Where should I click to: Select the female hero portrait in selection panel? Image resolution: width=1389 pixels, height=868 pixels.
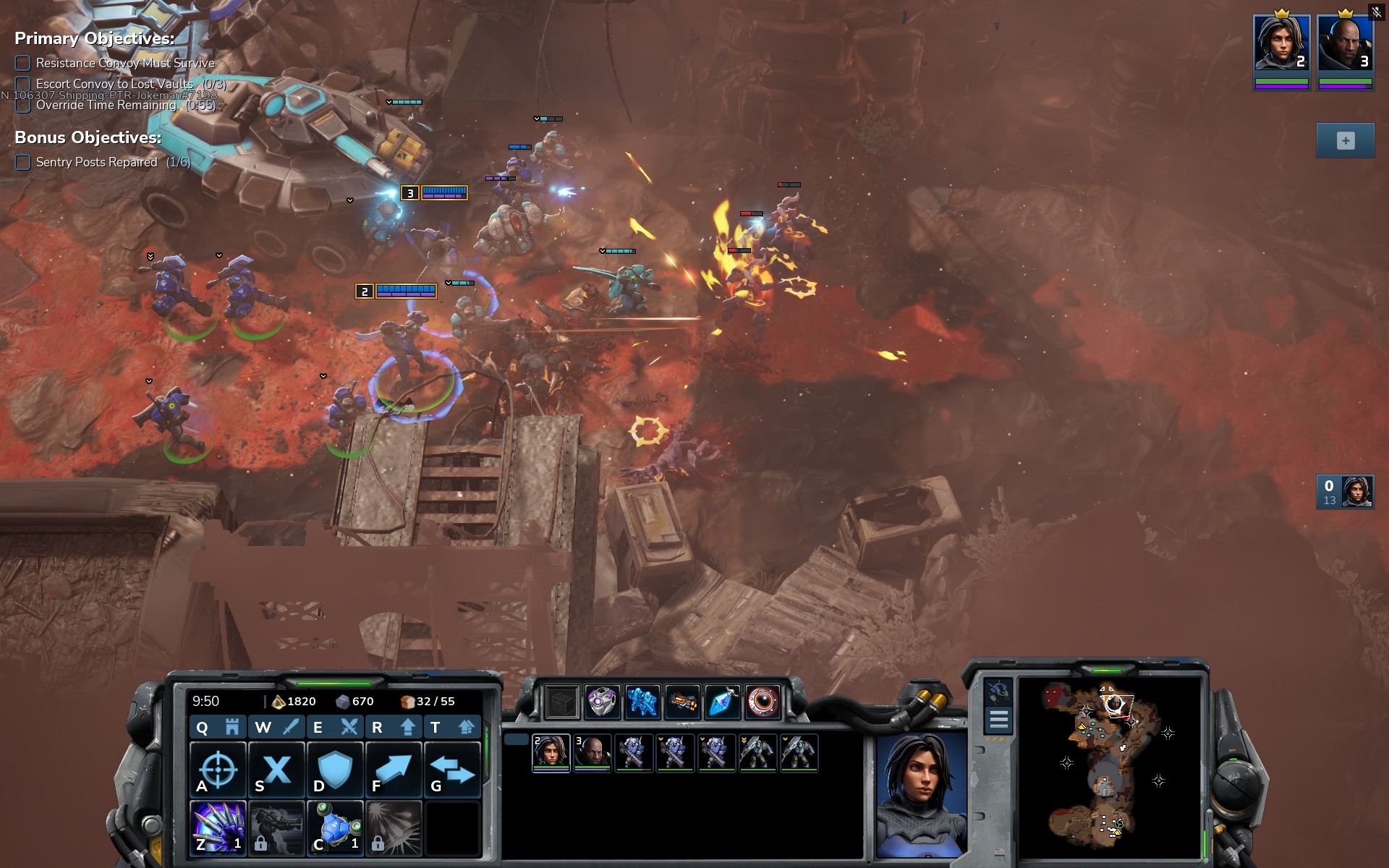(x=551, y=752)
